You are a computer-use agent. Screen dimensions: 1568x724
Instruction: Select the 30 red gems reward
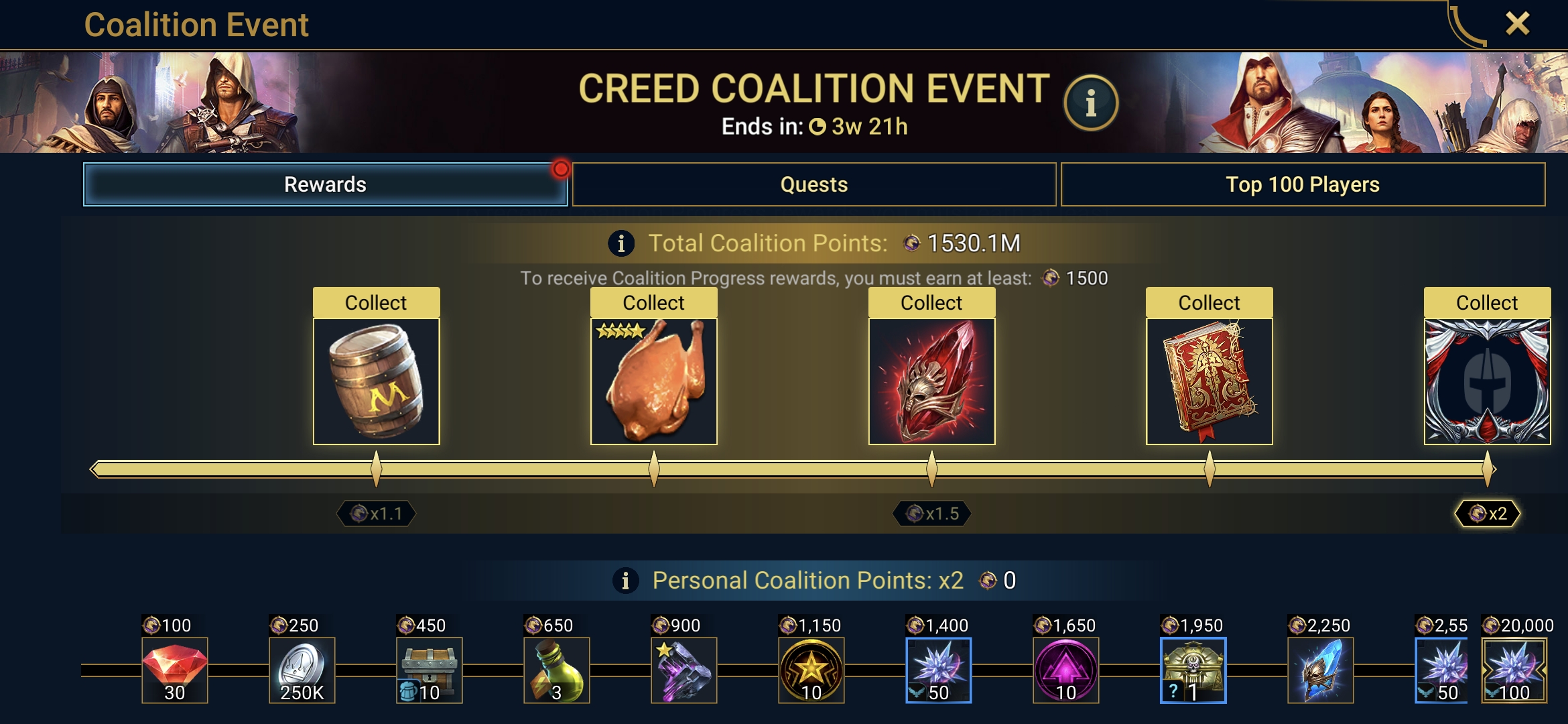point(175,670)
